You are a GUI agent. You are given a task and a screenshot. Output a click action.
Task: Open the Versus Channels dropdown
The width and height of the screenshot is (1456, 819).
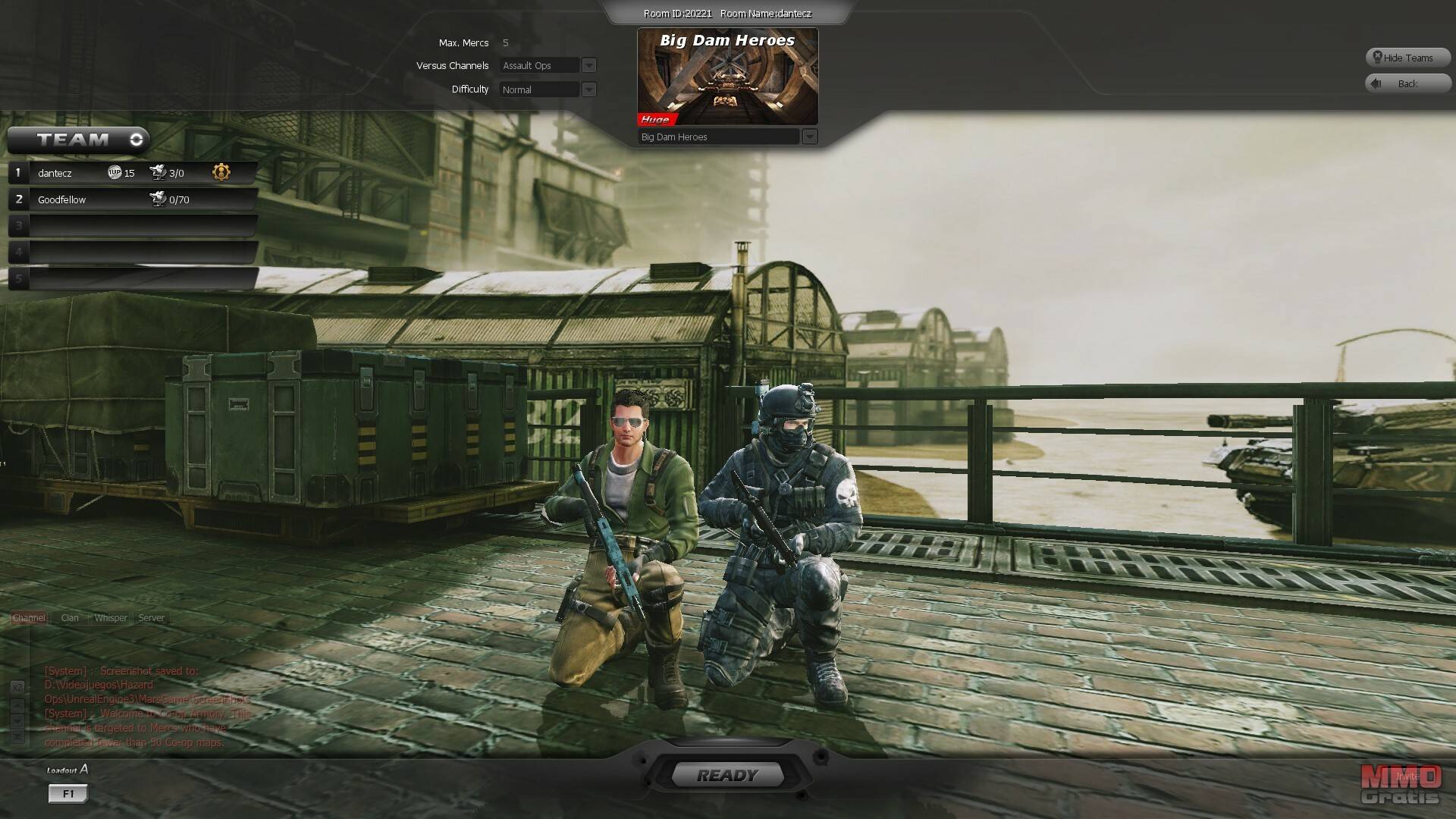click(588, 66)
